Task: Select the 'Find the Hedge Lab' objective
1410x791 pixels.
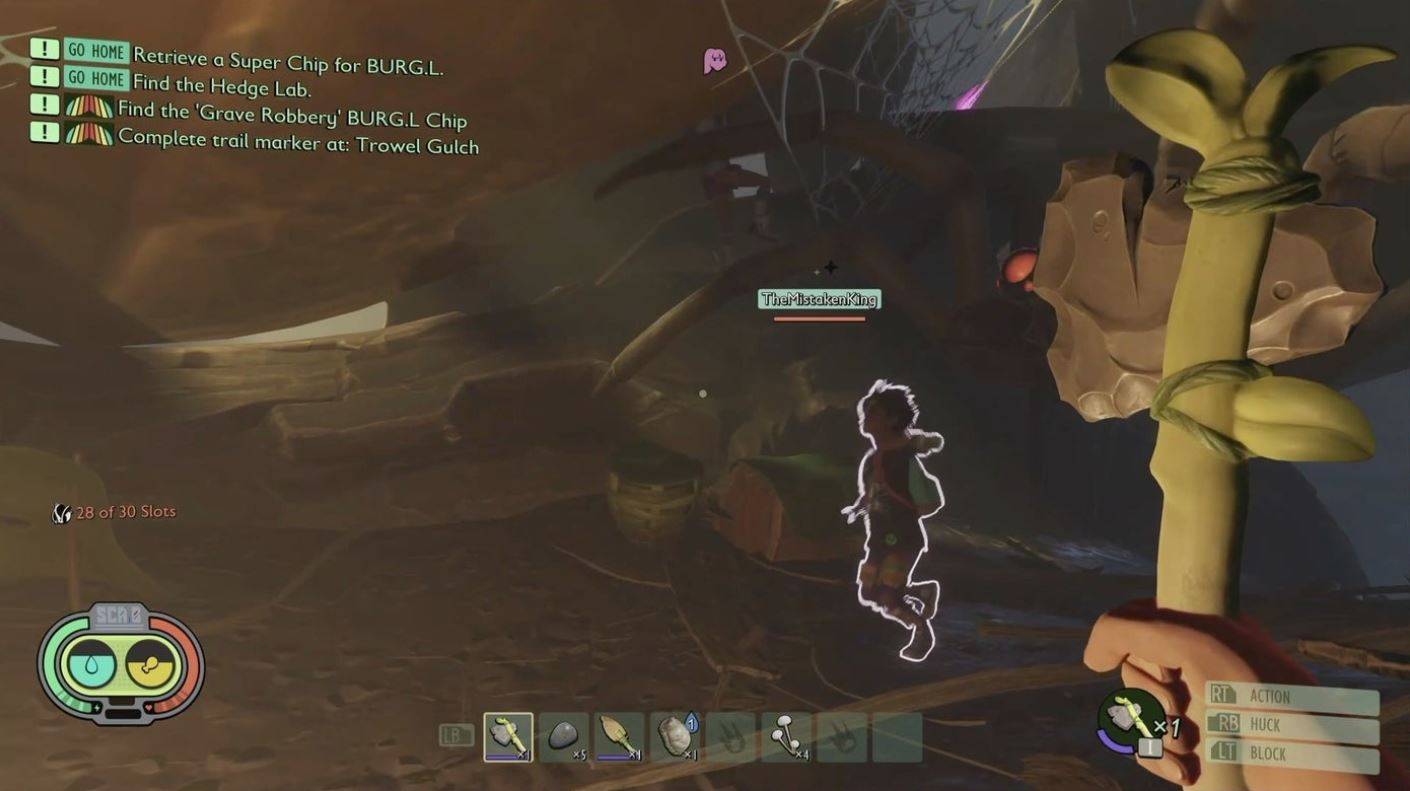Action: (221, 85)
